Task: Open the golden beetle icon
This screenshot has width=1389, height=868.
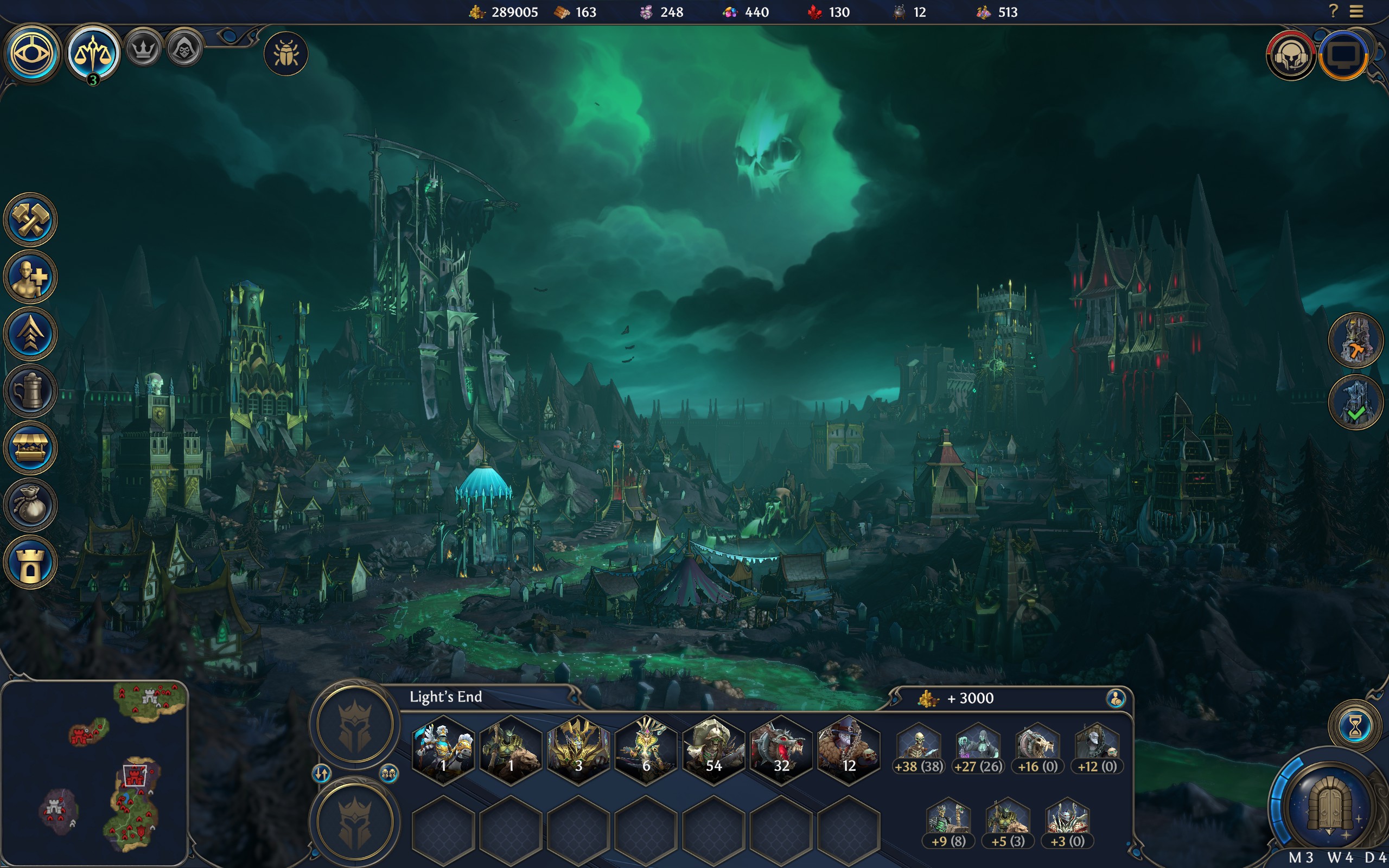Action: click(x=286, y=55)
